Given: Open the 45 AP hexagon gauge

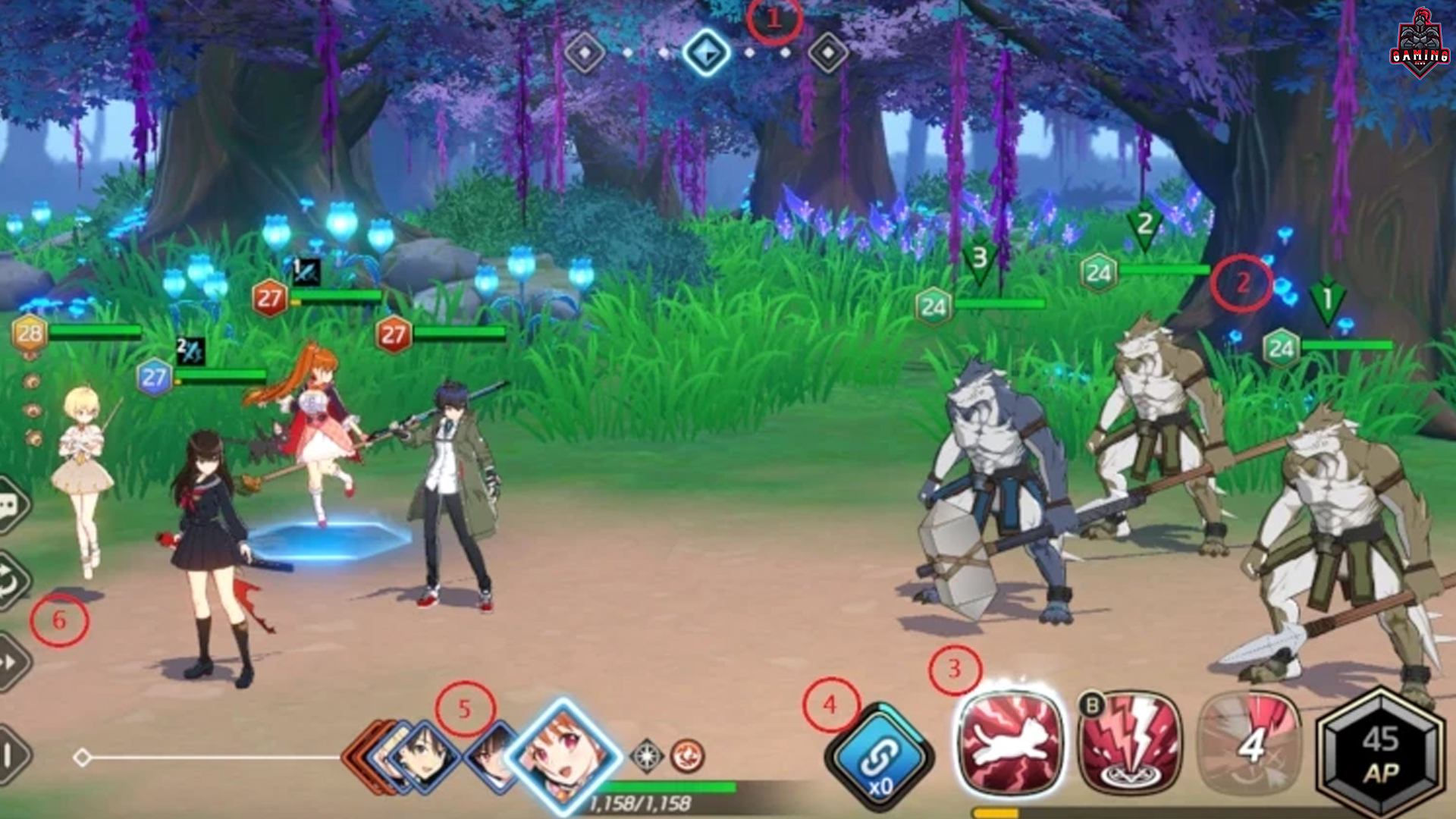Looking at the screenshot, I should (x=1380, y=755).
